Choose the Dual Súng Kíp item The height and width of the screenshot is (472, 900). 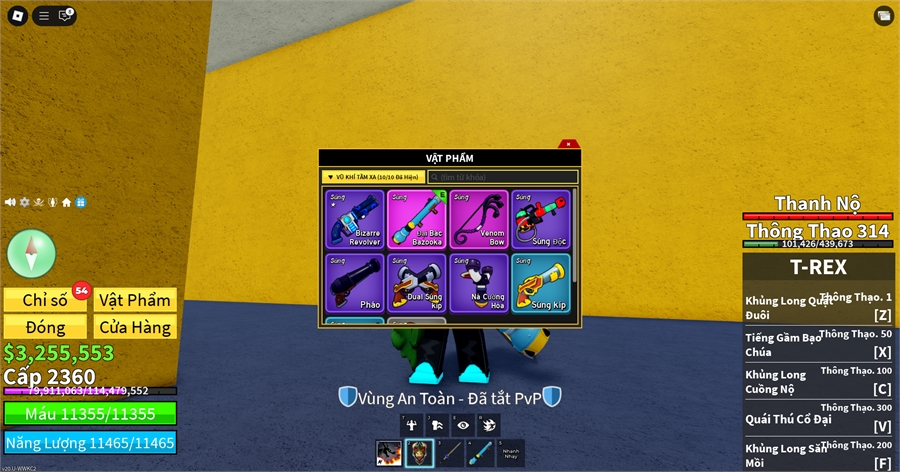(416, 283)
